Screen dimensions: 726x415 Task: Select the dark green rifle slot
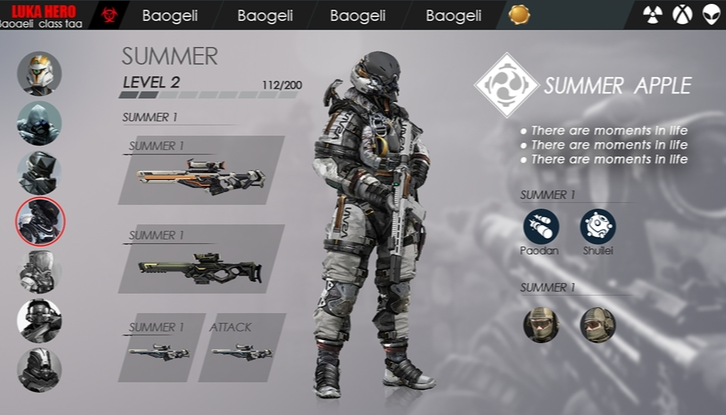coord(201,260)
